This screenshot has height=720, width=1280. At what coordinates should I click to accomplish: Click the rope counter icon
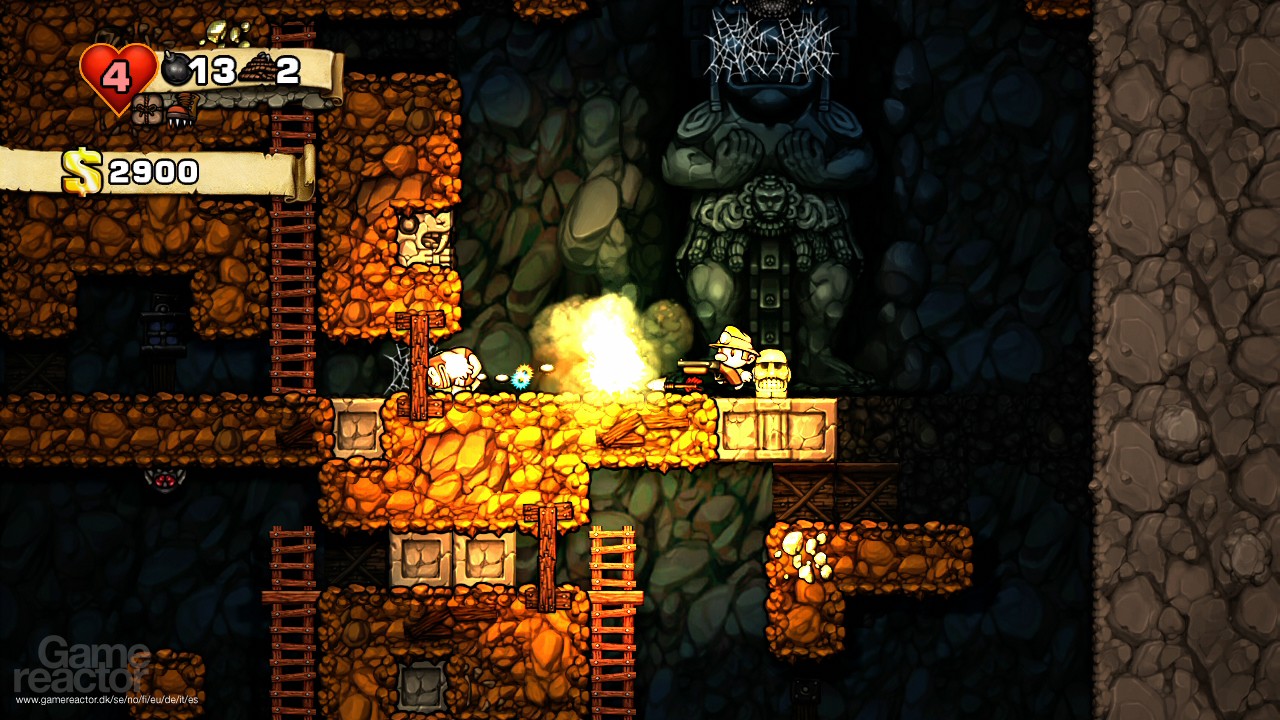260,68
